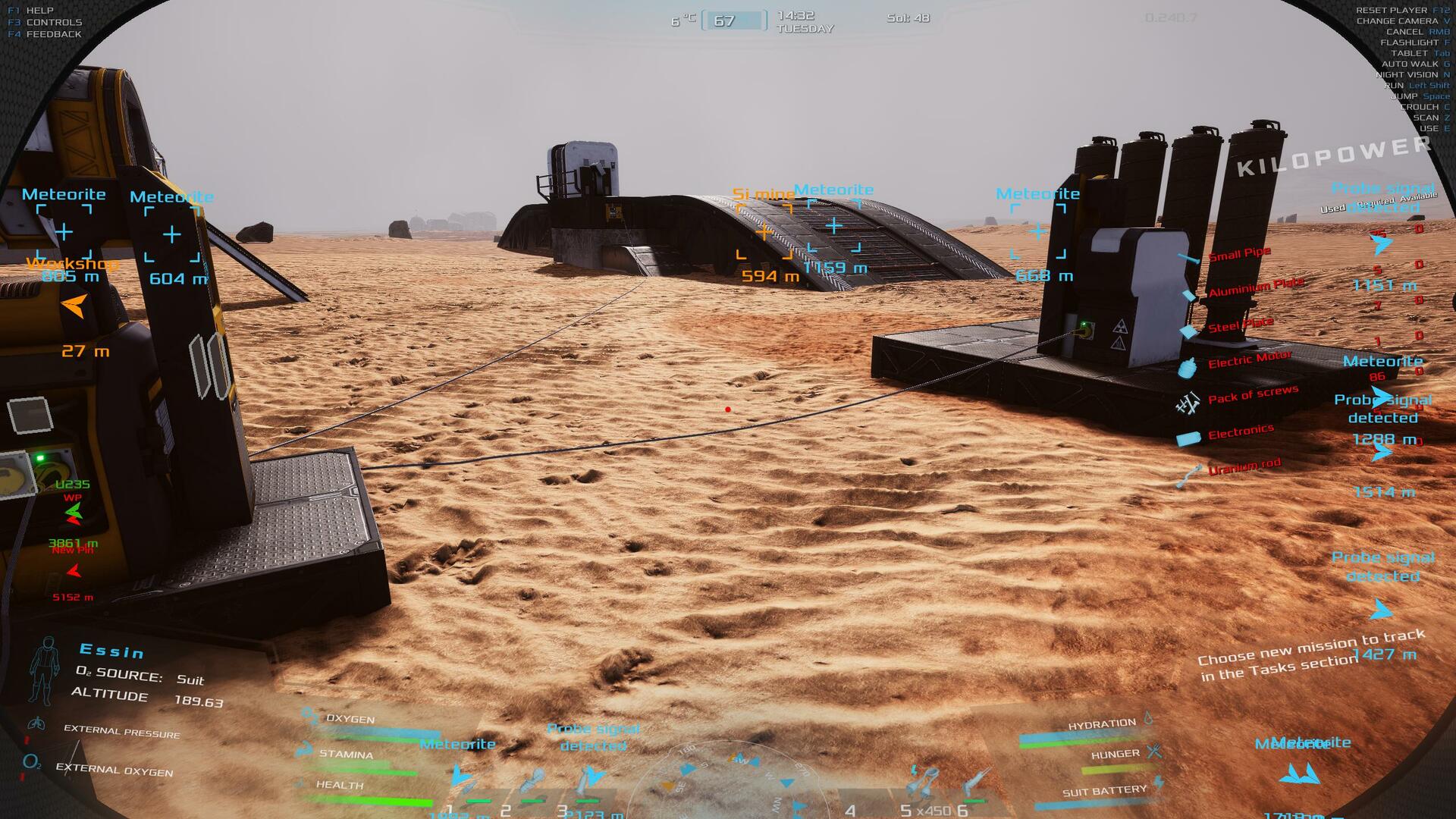The image size is (1456, 819).
Task: Select the orange Si mine waypoint marker
Action: [764, 232]
